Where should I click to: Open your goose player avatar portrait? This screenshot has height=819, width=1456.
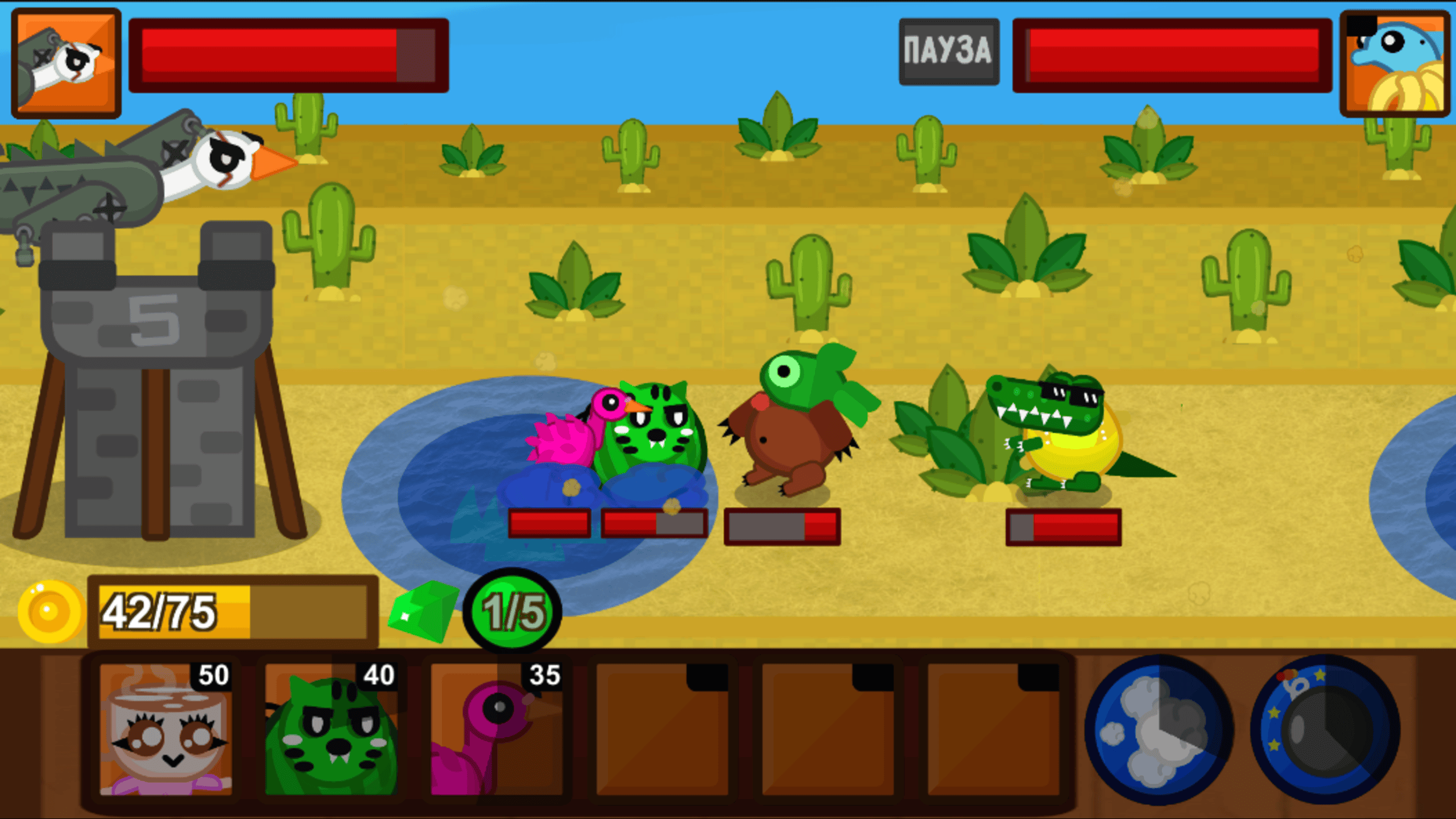tap(65, 60)
